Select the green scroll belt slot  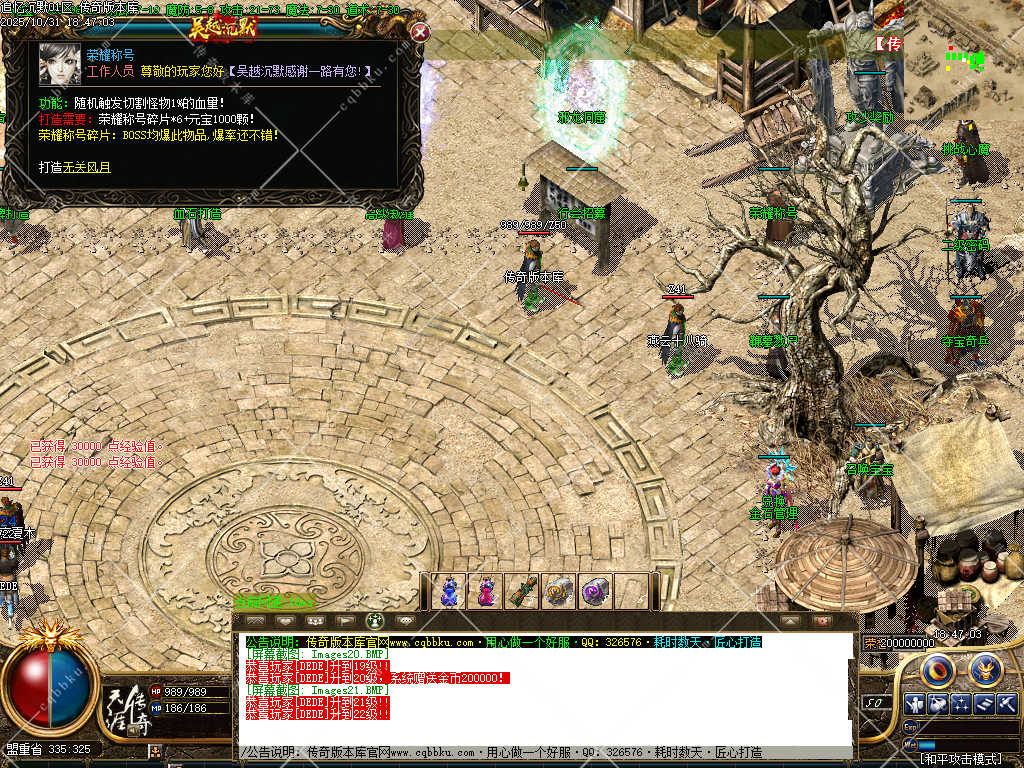pyautogui.click(x=522, y=591)
